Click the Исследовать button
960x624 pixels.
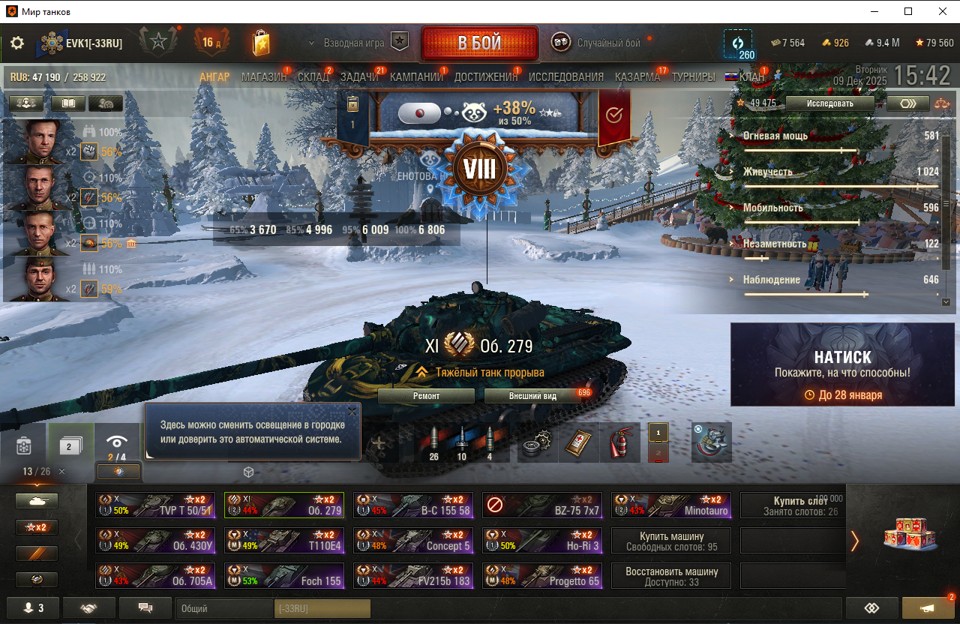[830, 103]
